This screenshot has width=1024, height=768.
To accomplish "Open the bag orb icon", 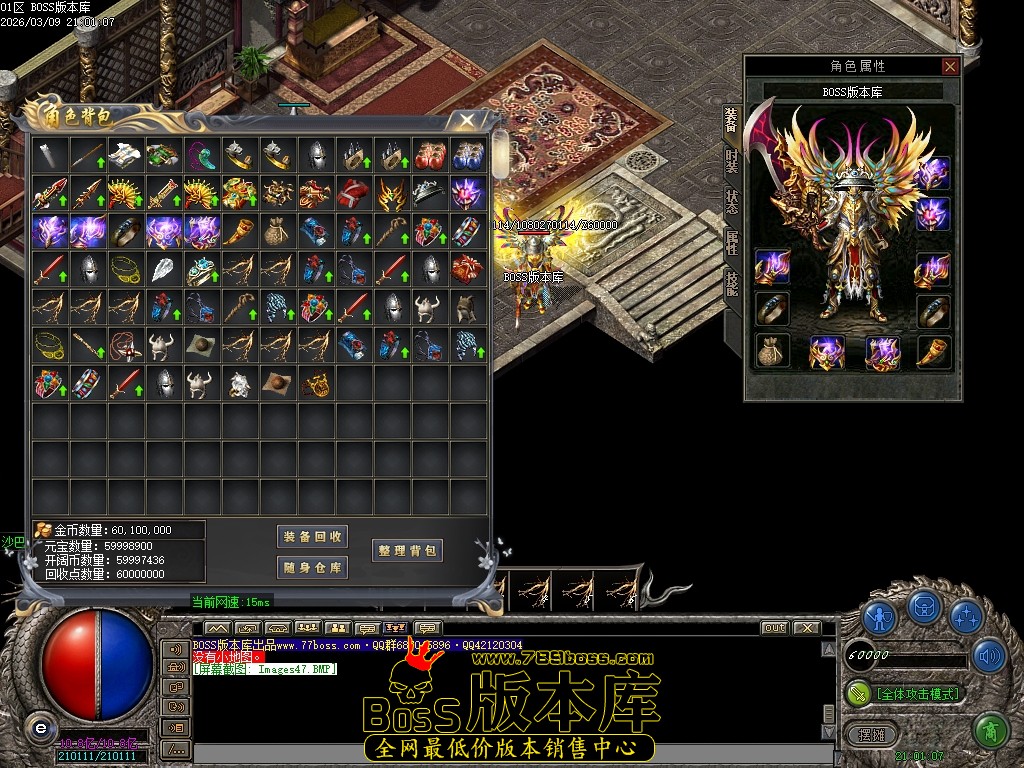I will pos(924,608).
